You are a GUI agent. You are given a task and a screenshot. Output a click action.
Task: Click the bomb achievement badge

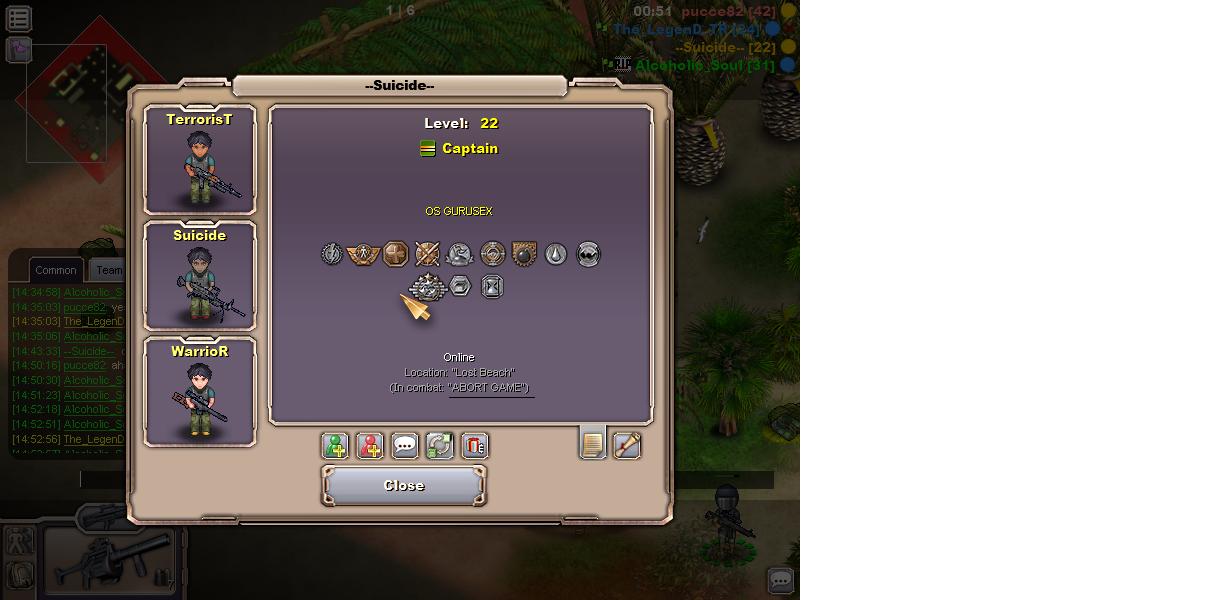point(524,254)
